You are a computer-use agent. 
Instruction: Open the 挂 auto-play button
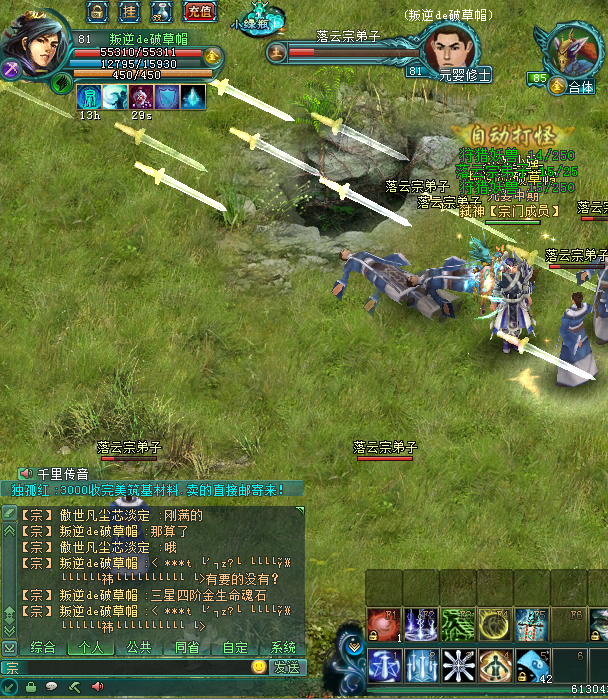pos(129,12)
